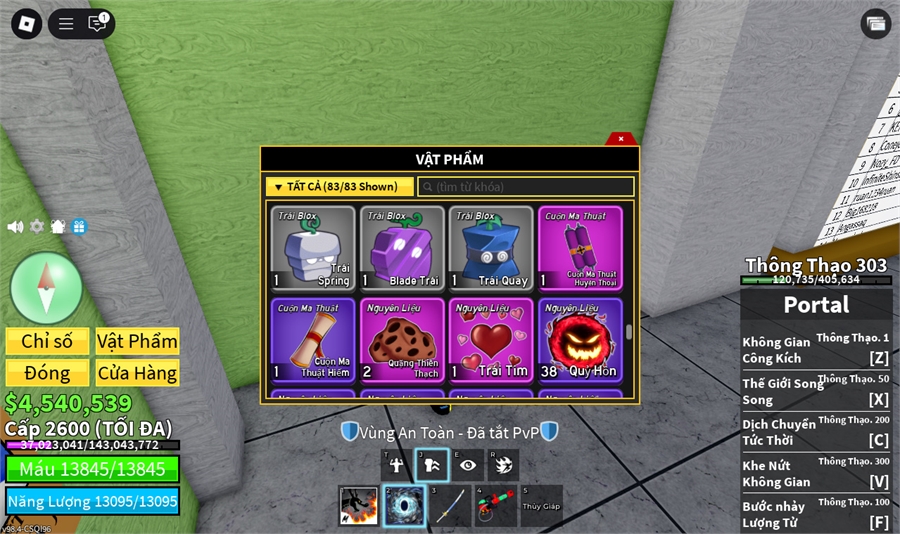900x534 pixels.
Task: Click the Quỷ Hồn pumpkin material
Action: point(580,340)
